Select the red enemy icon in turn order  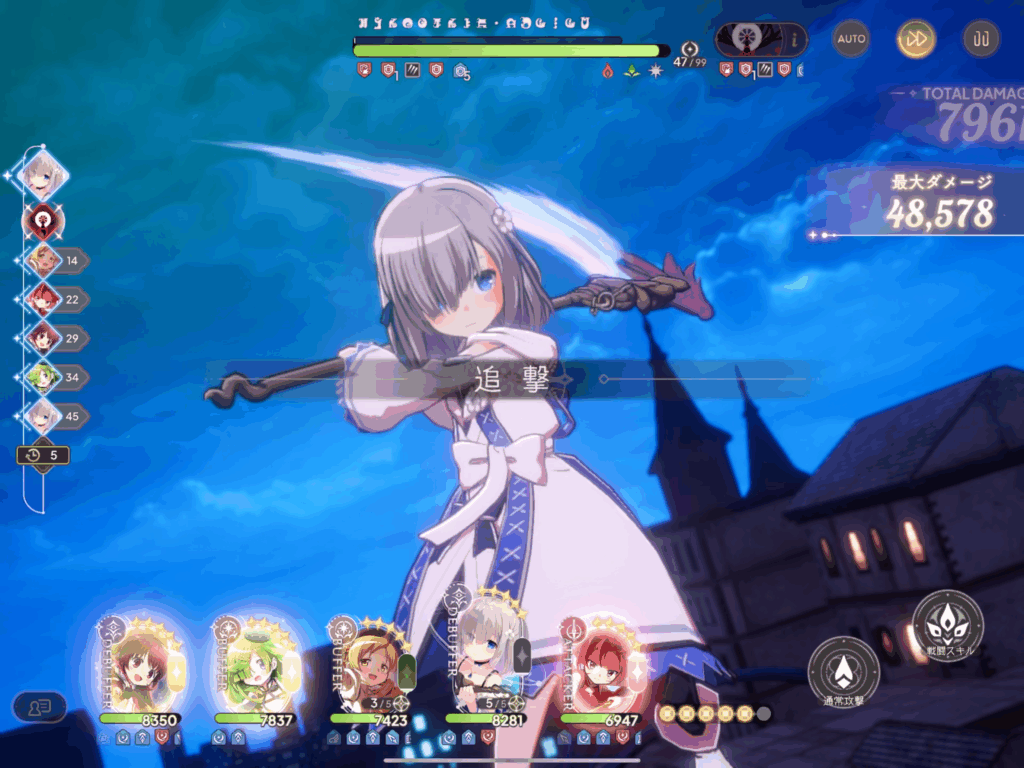point(43,219)
